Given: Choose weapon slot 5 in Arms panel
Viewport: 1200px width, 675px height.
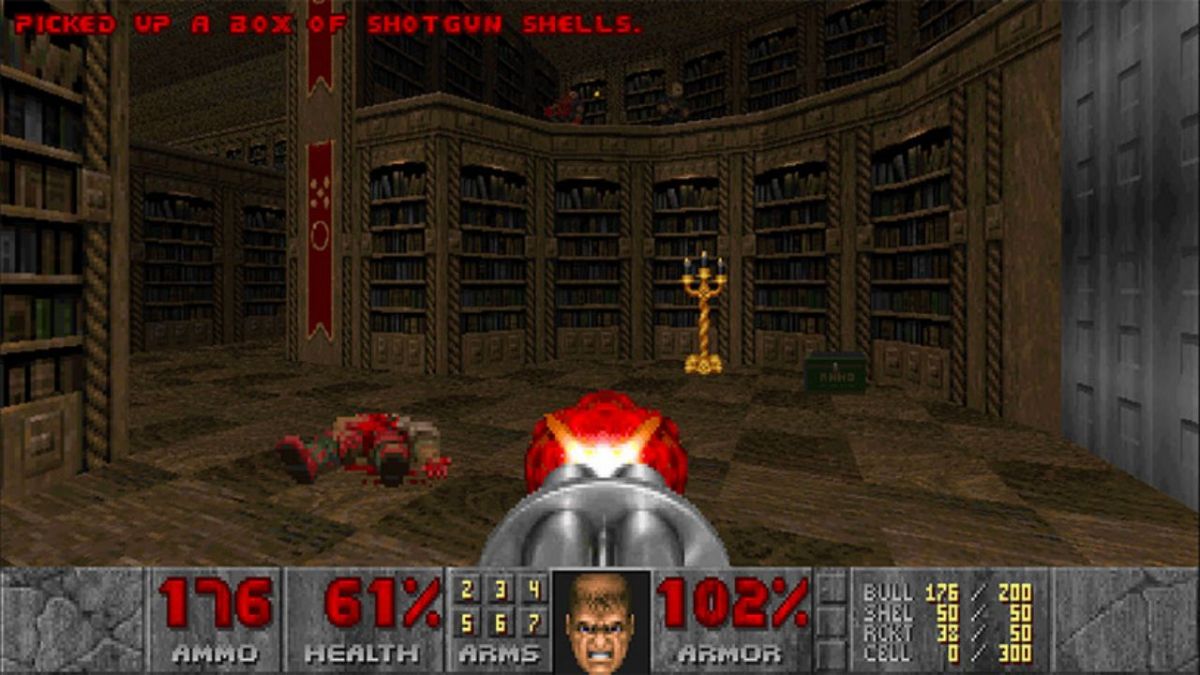Looking at the screenshot, I should [467, 624].
